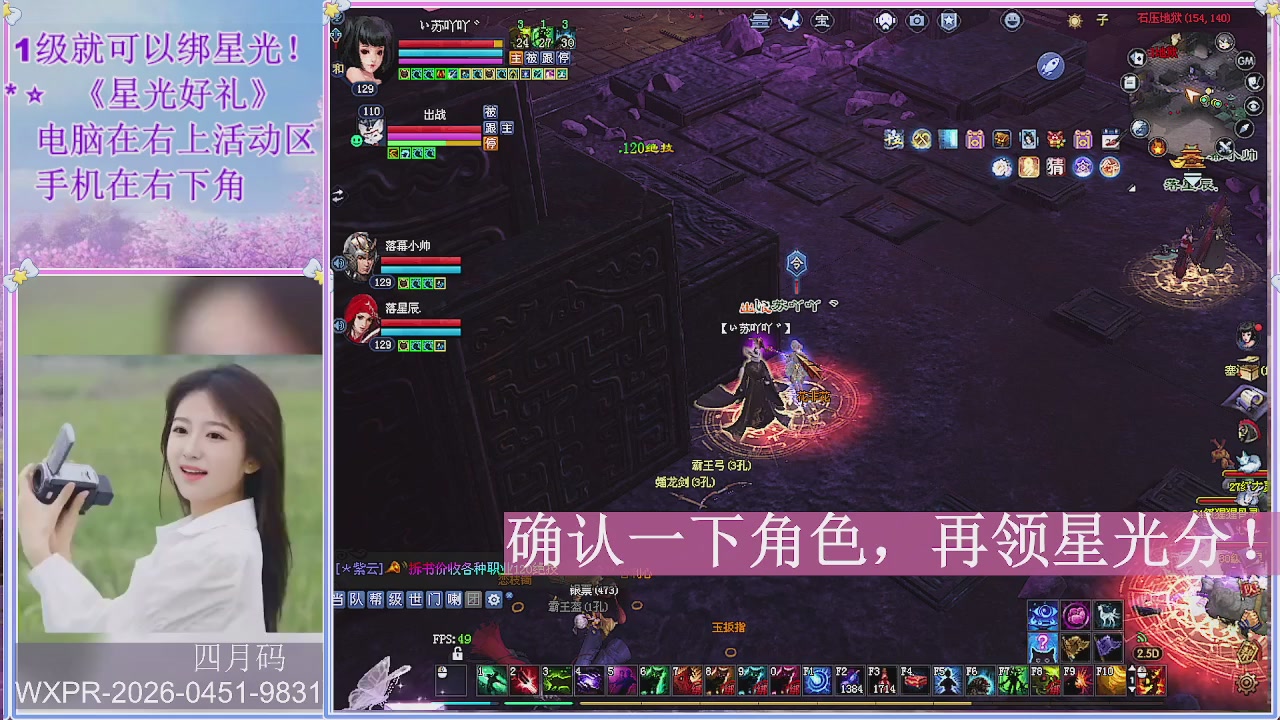1280x720 pixels.
Task: Switch to the 世 world chat channel tab
Action: tap(414, 600)
